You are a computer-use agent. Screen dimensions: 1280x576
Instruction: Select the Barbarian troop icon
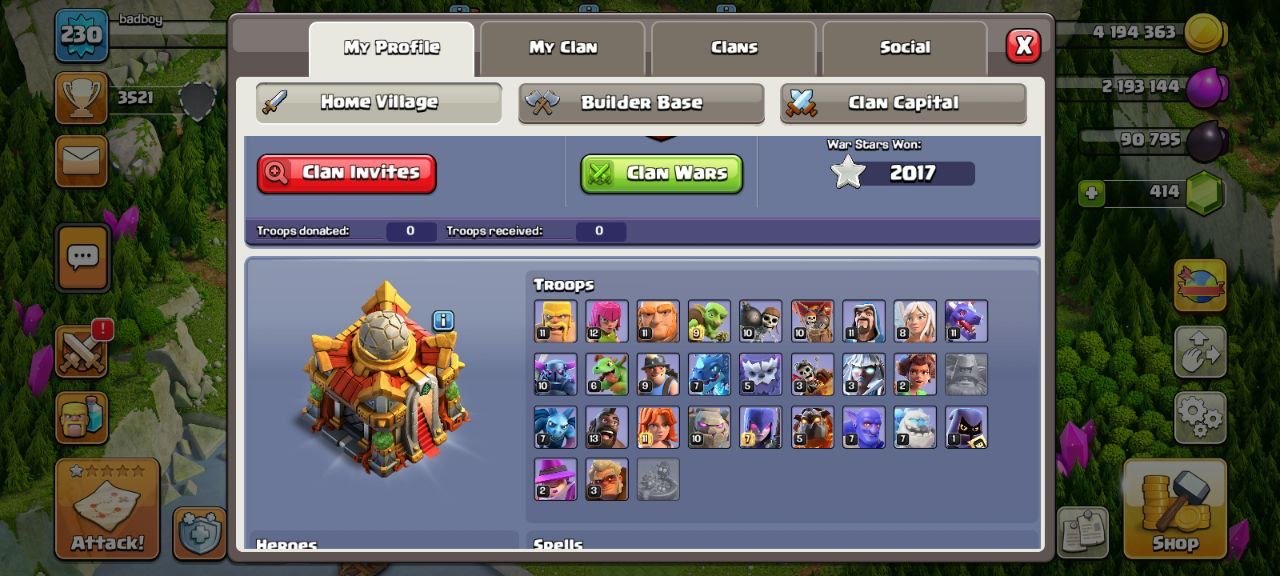(555, 321)
